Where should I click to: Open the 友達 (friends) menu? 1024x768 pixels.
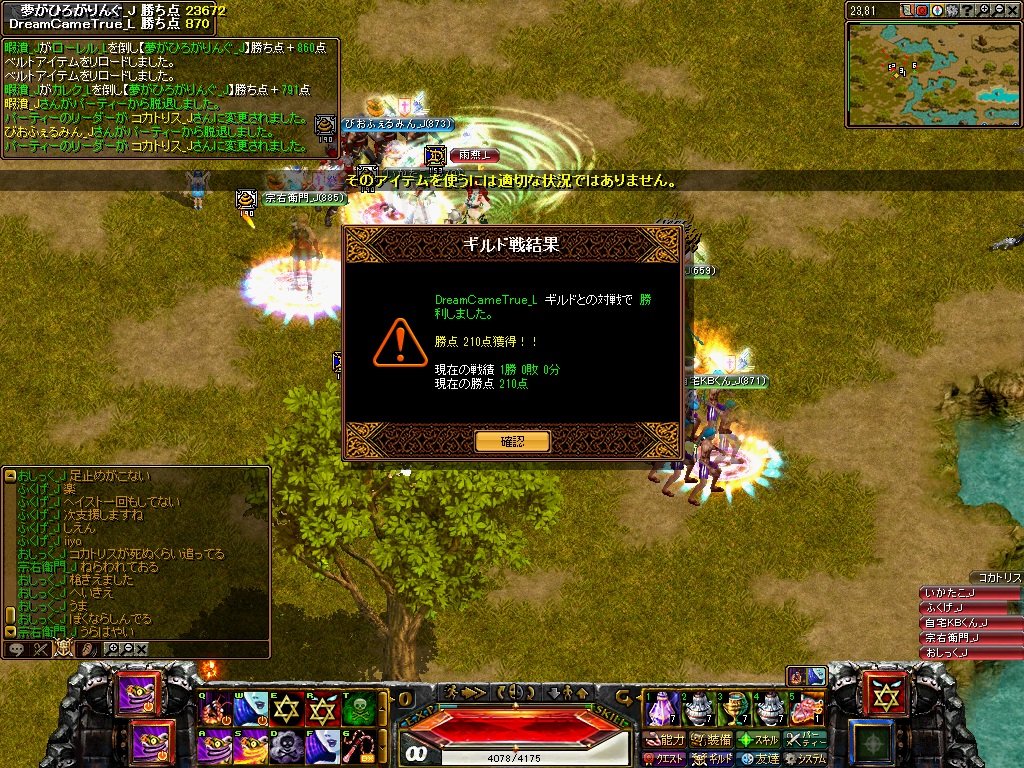tap(759, 759)
